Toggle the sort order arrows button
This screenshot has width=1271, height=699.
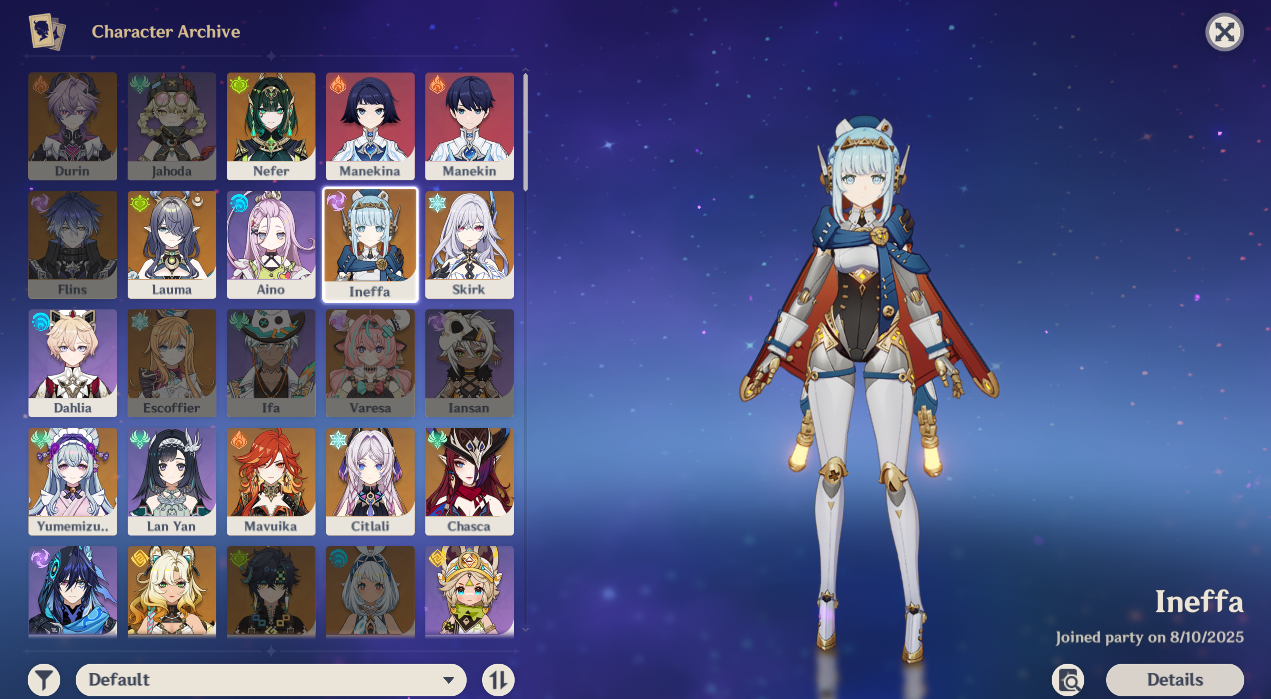(498, 680)
